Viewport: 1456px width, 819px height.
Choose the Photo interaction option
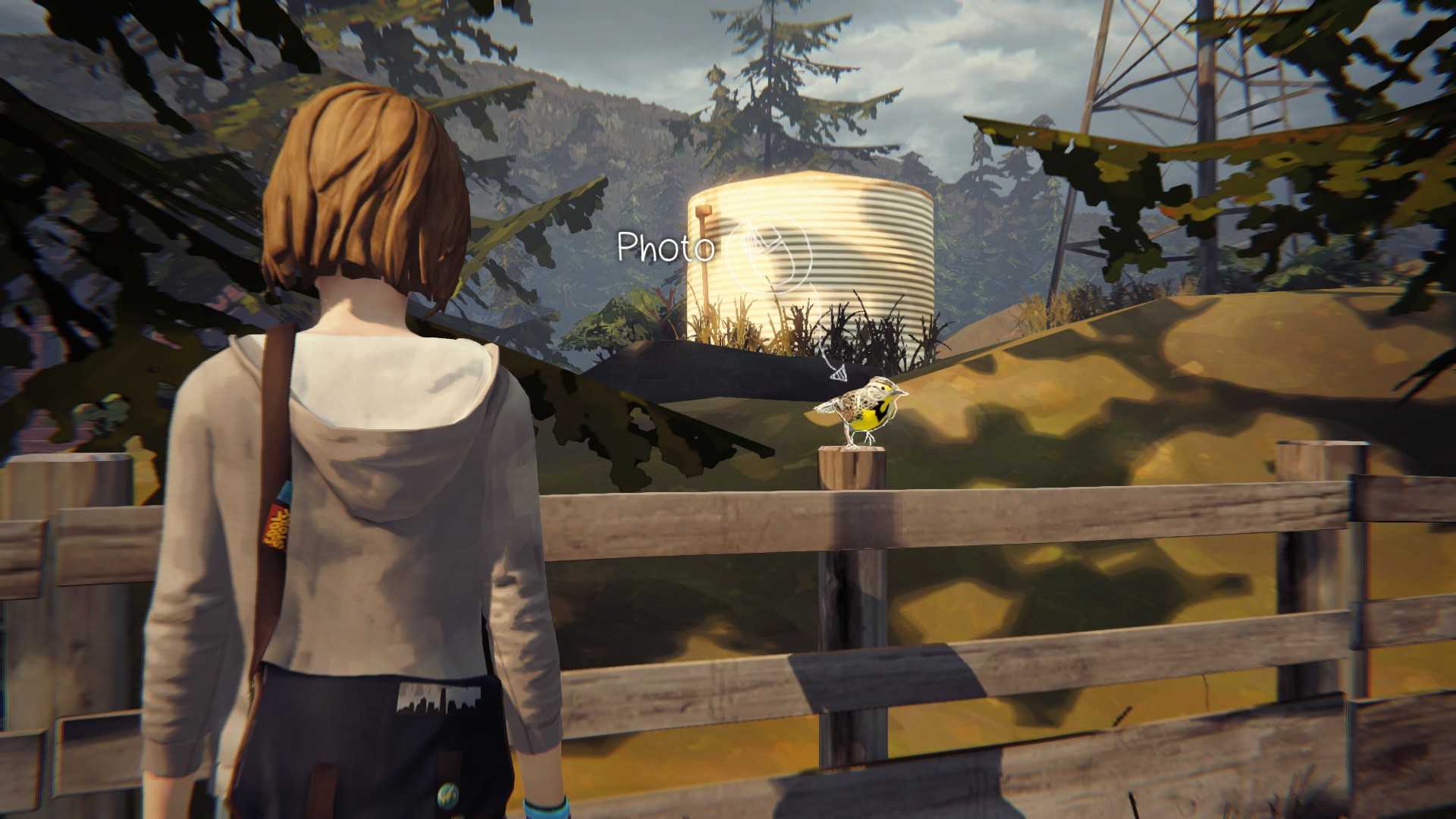pyautogui.click(x=767, y=251)
